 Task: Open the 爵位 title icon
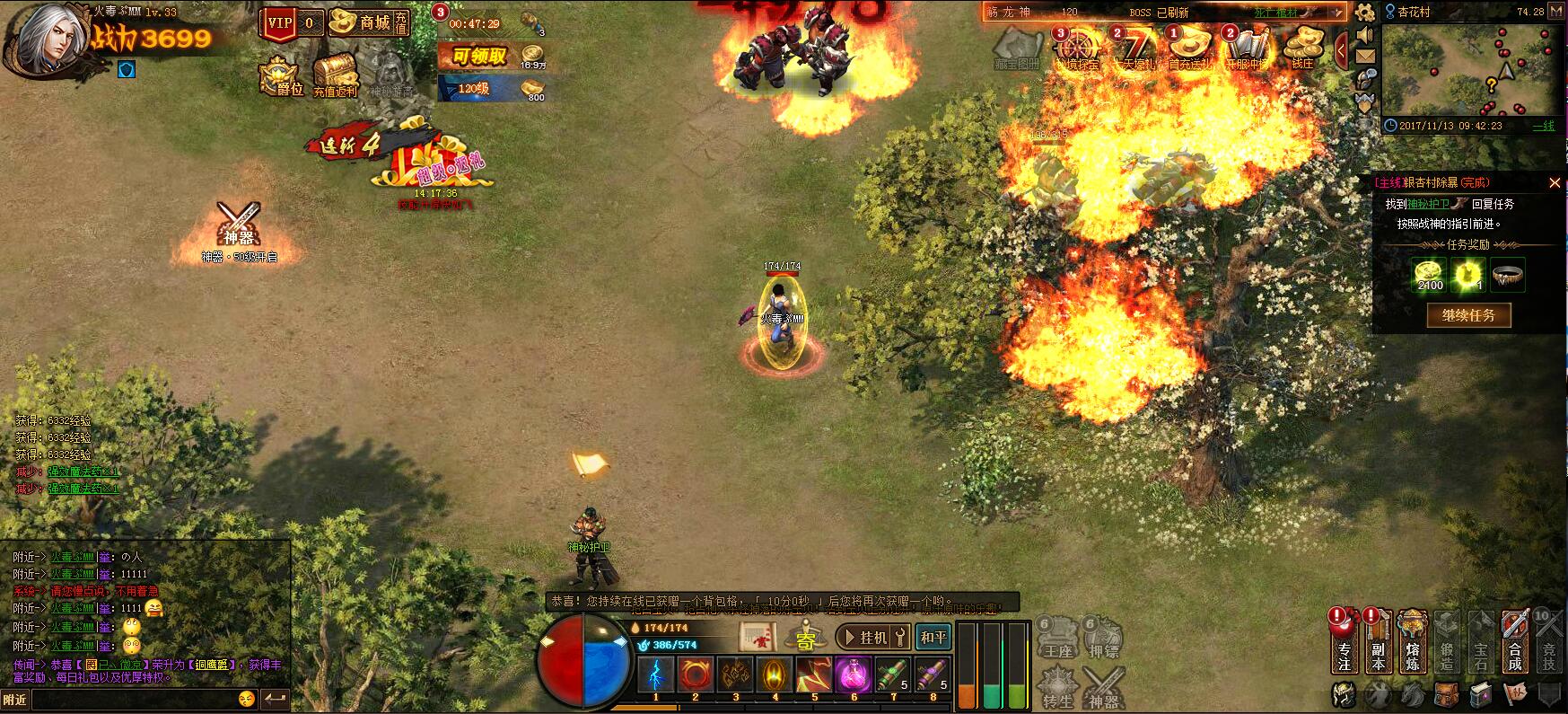(x=280, y=77)
